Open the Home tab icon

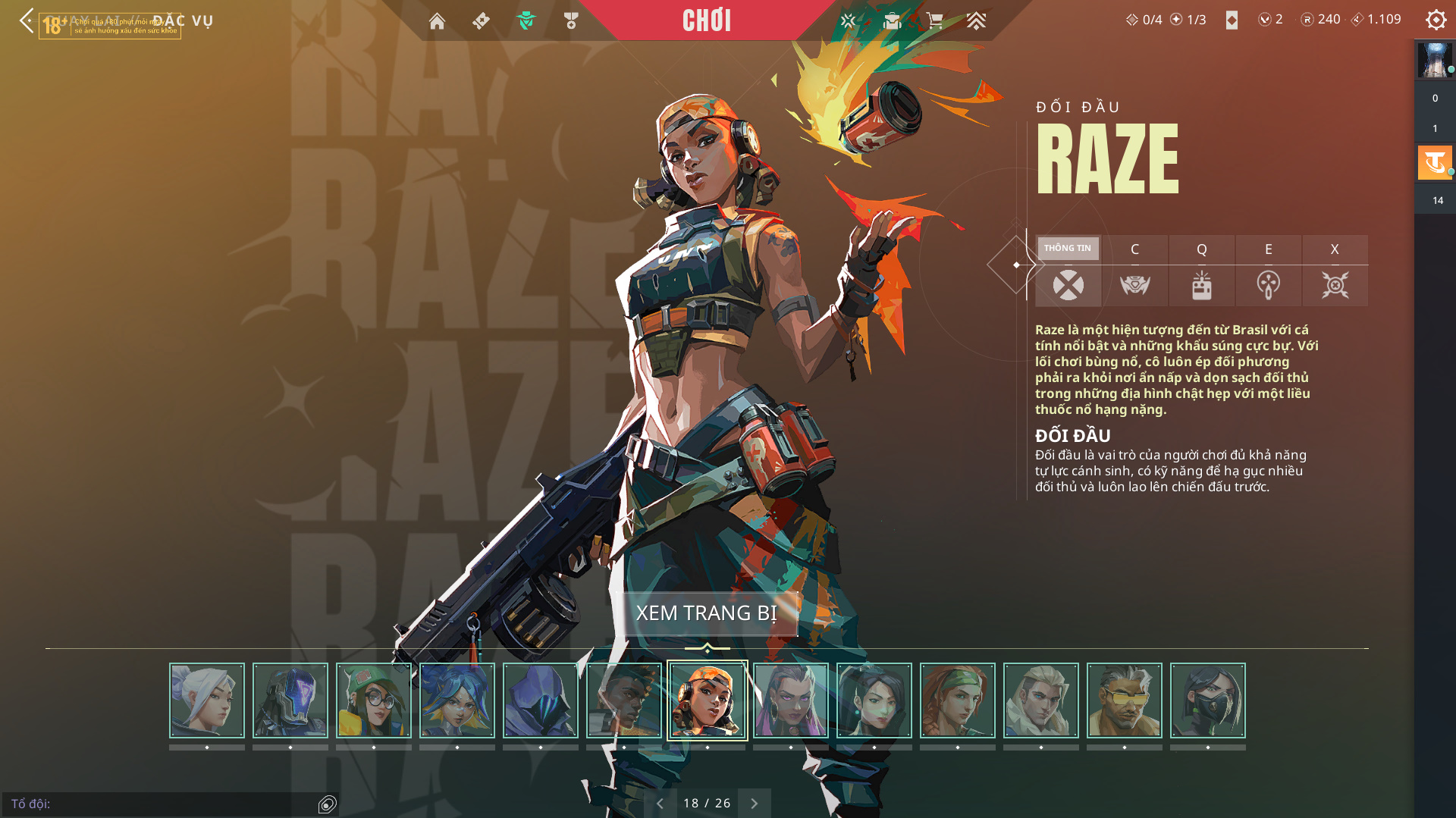[437, 21]
